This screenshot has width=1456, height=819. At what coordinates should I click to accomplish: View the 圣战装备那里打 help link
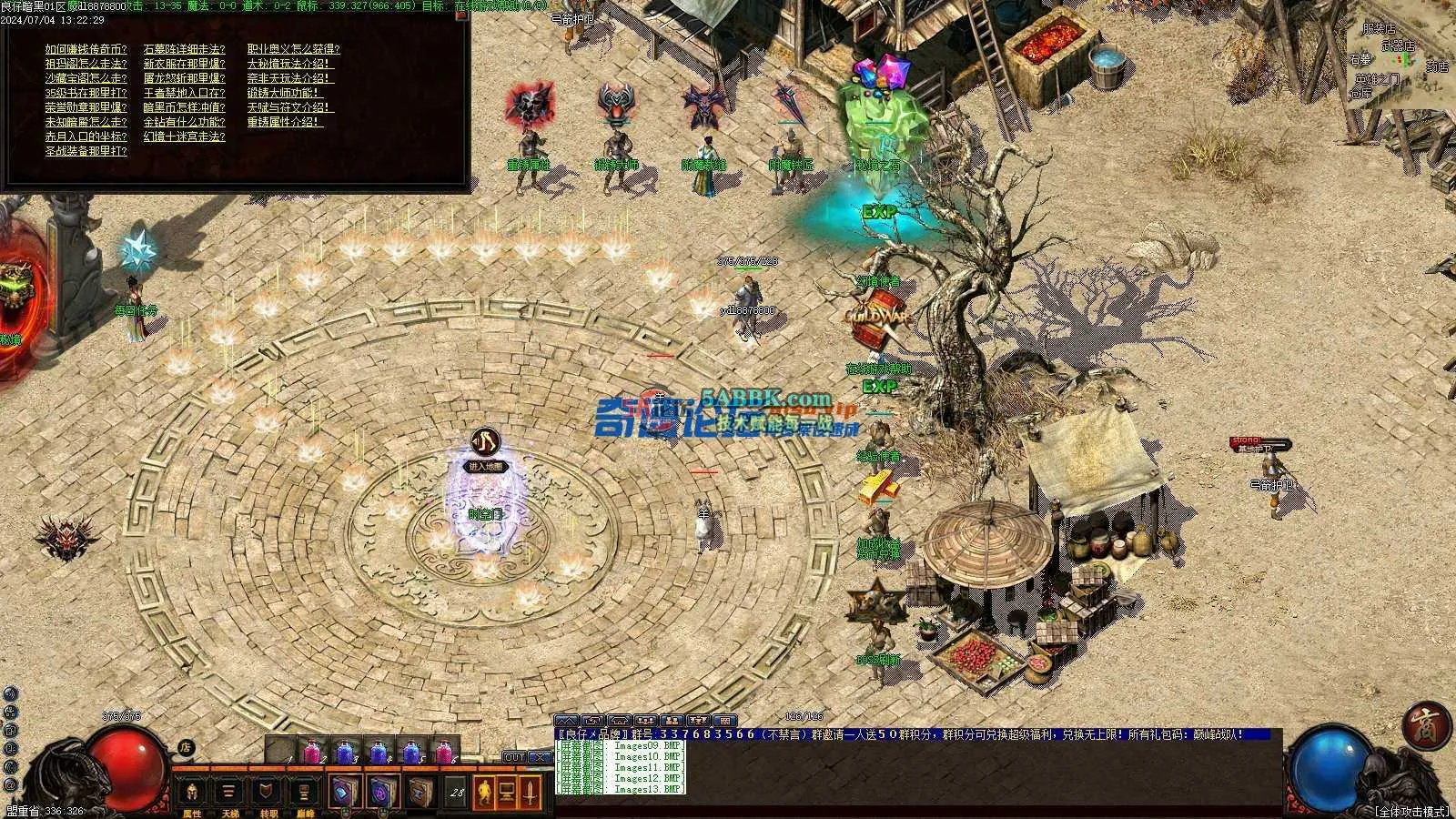[x=86, y=151]
